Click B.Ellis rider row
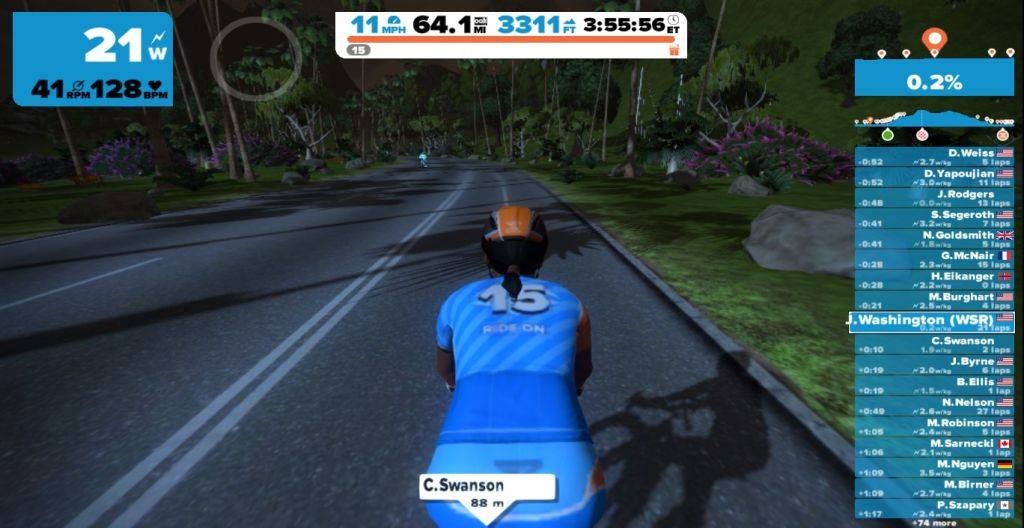This screenshot has height=528, width=1024. click(934, 385)
